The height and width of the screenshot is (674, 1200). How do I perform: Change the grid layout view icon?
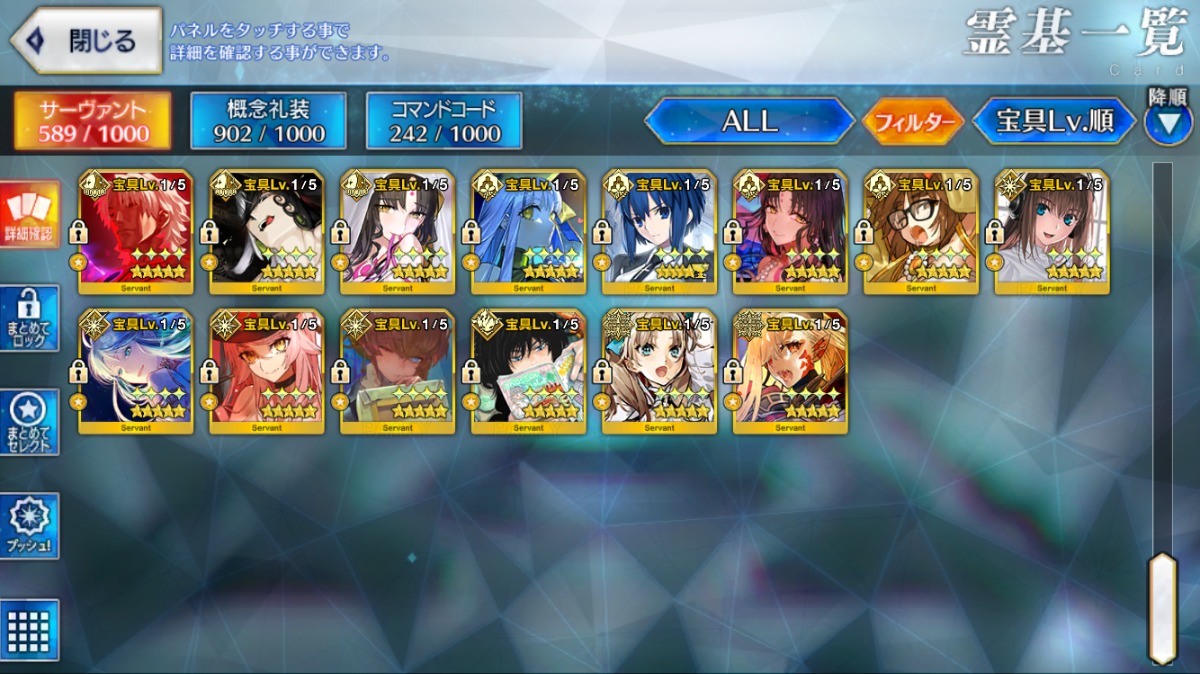(x=30, y=630)
